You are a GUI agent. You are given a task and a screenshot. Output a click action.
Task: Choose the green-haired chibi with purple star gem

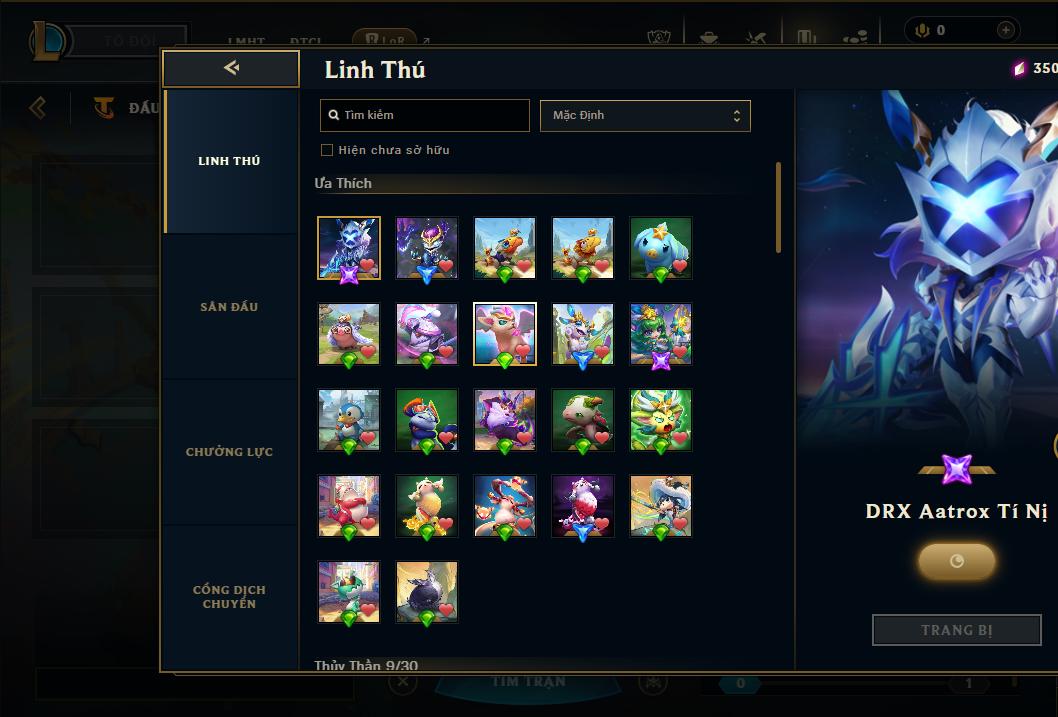click(x=661, y=333)
